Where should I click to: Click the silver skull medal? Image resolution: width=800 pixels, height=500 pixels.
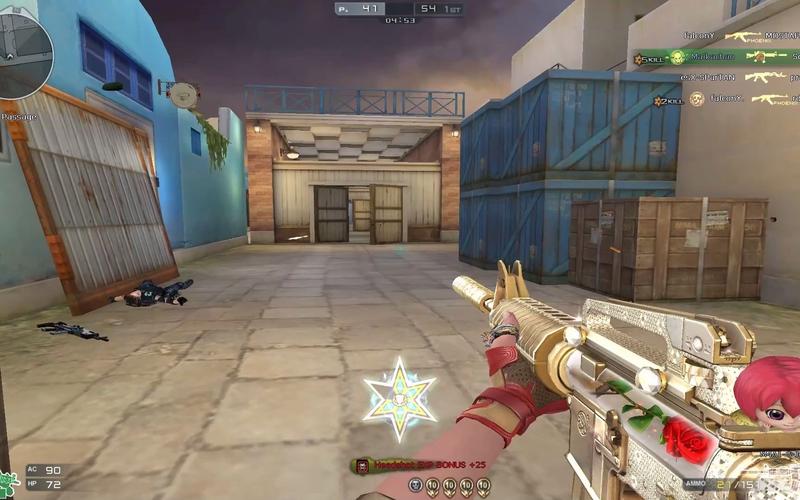click(x=414, y=486)
